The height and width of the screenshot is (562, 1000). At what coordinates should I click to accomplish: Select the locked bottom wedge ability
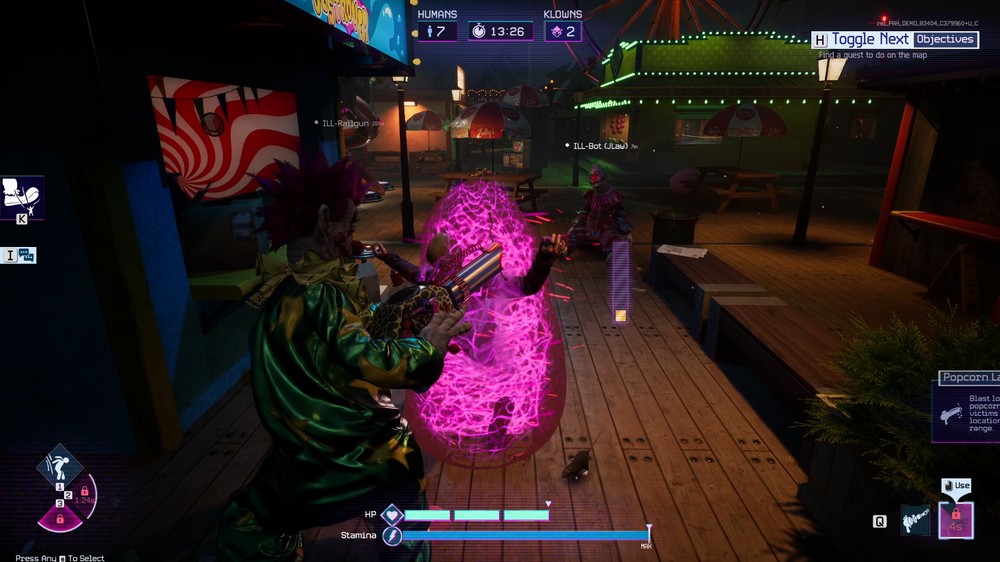click(x=60, y=519)
